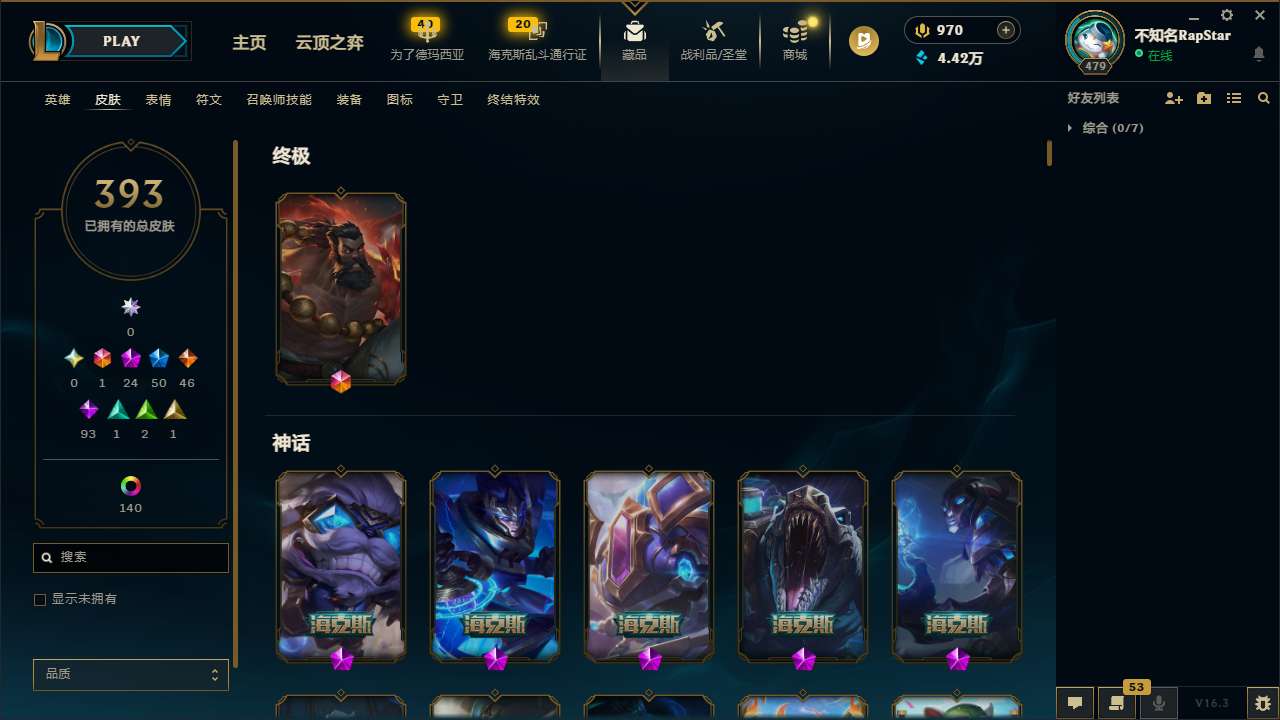Create a new friend group via folder icon

pyautogui.click(x=1204, y=98)
